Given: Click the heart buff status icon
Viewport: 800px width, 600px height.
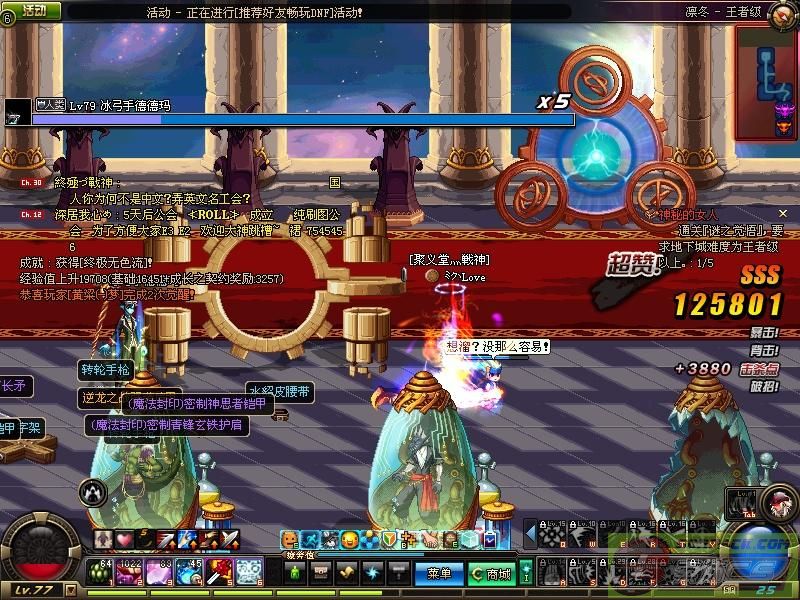Looking at the screenshot, I should pos(124,540).
